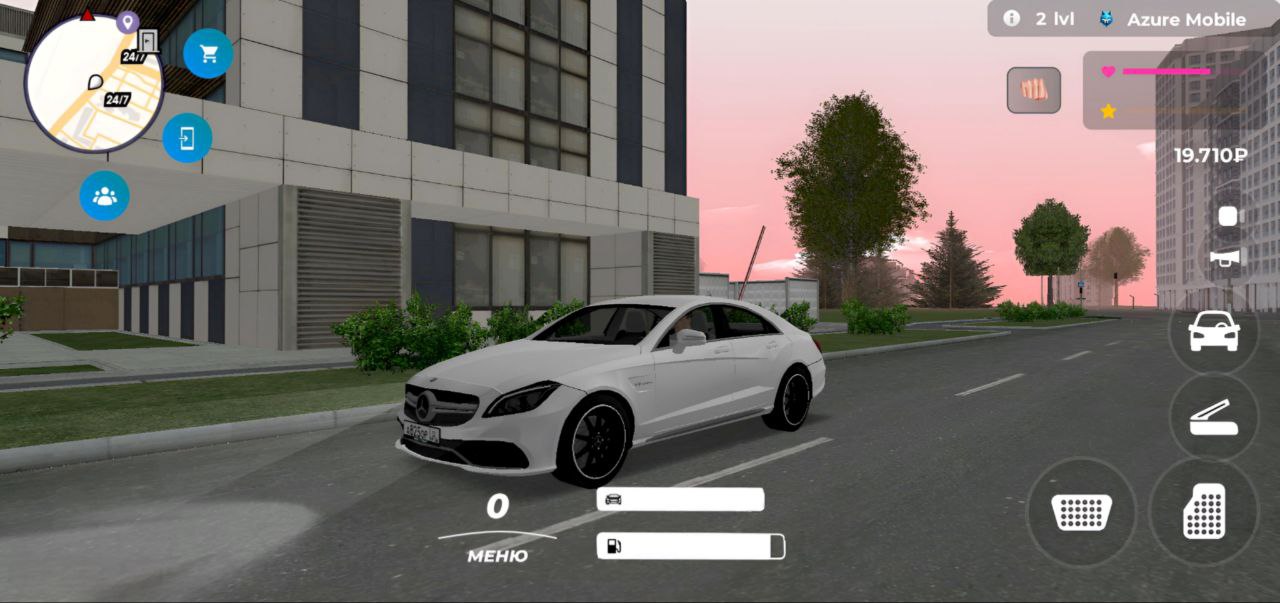Tap the gas accelerator pedal
This screenshot has height=603, width=1280.
[1204, 511]
